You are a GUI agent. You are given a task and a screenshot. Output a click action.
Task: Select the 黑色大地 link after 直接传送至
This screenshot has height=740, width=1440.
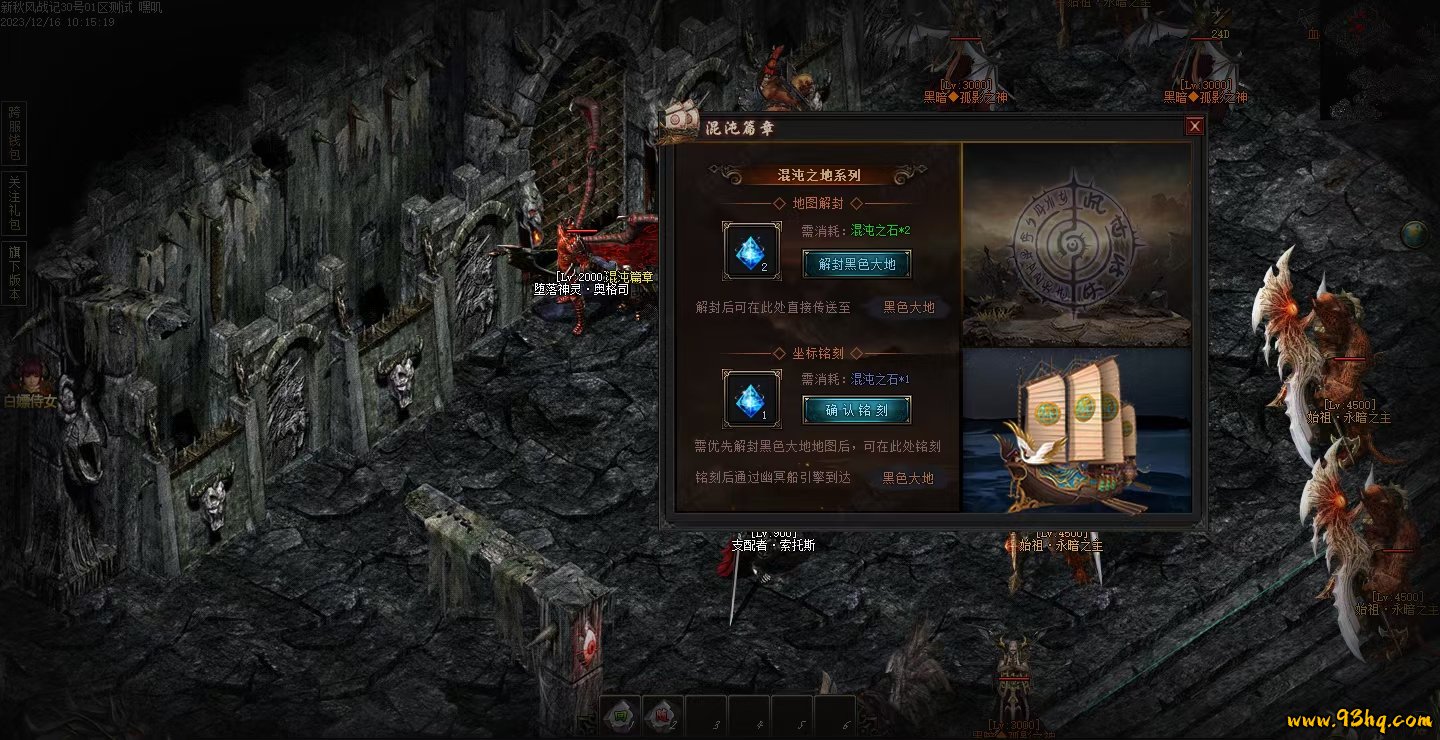[908, 307]
